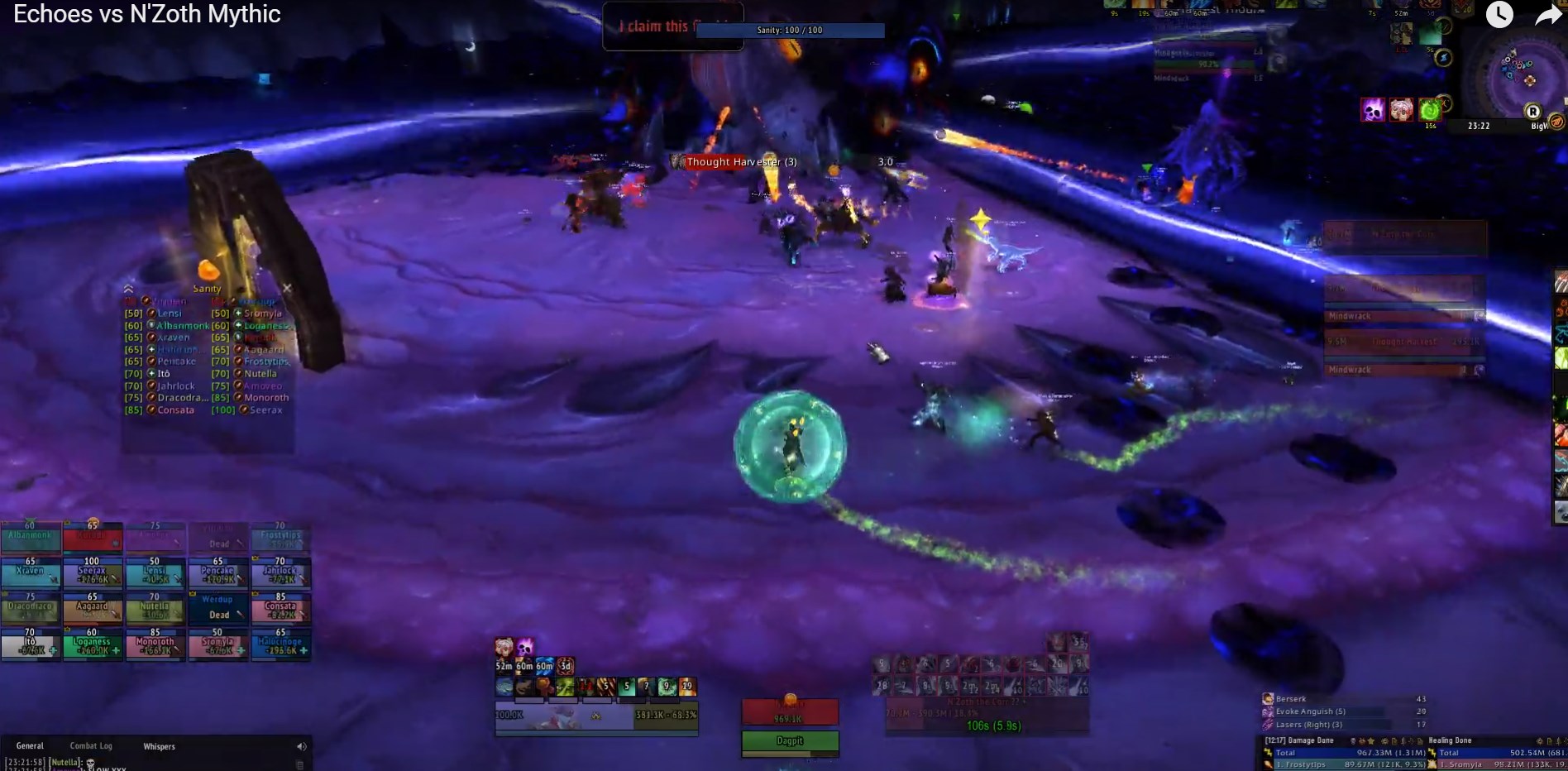Click the Dagpit name bar below the health bar
The height and width of the screenshot is (771, 1568).
pyautogui.click(x=790, y=741)
